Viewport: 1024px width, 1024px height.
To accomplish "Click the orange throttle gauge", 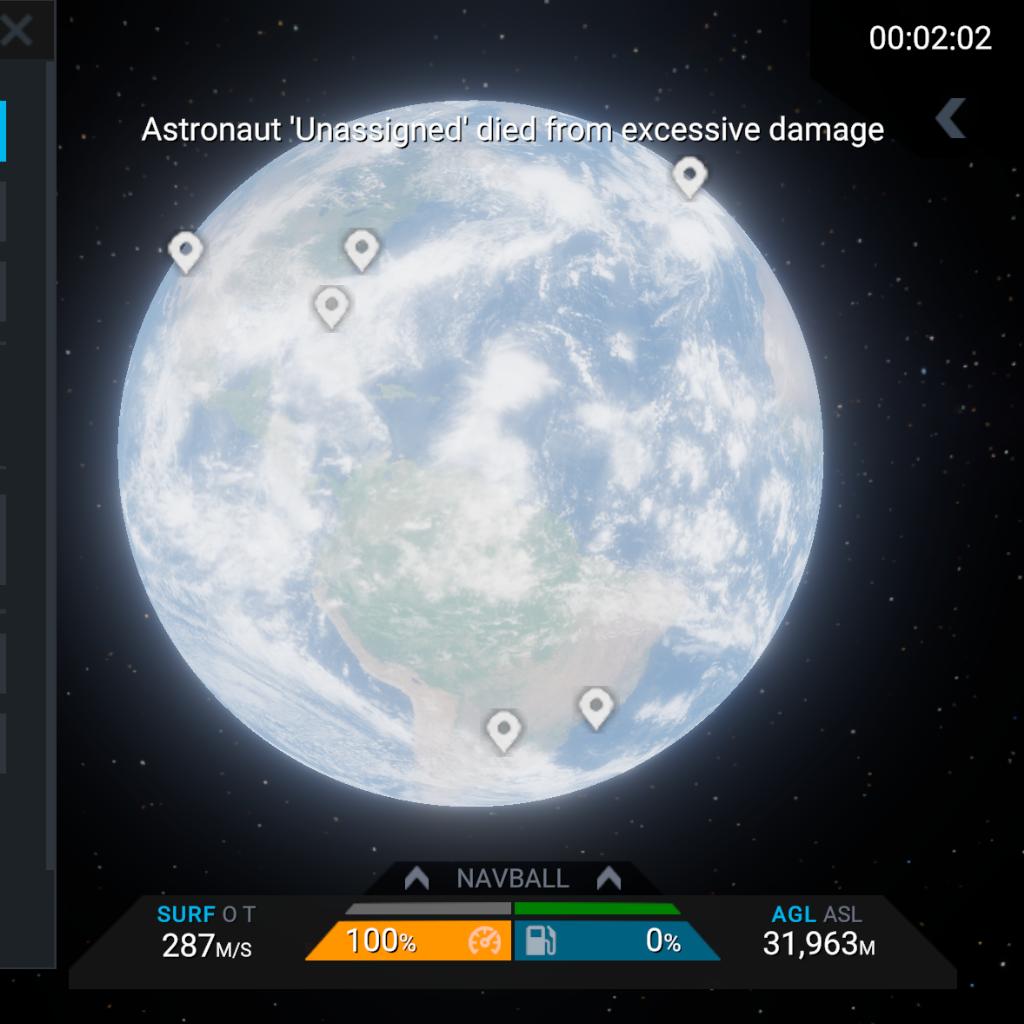I will (409, 941).
